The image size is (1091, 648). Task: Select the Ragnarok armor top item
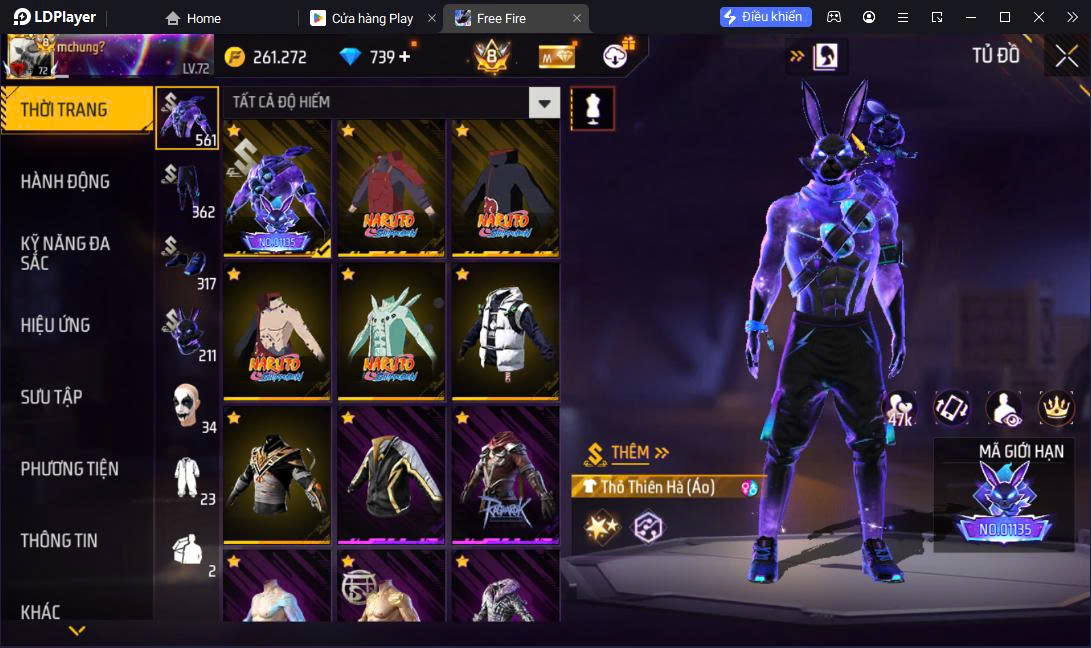504,475
